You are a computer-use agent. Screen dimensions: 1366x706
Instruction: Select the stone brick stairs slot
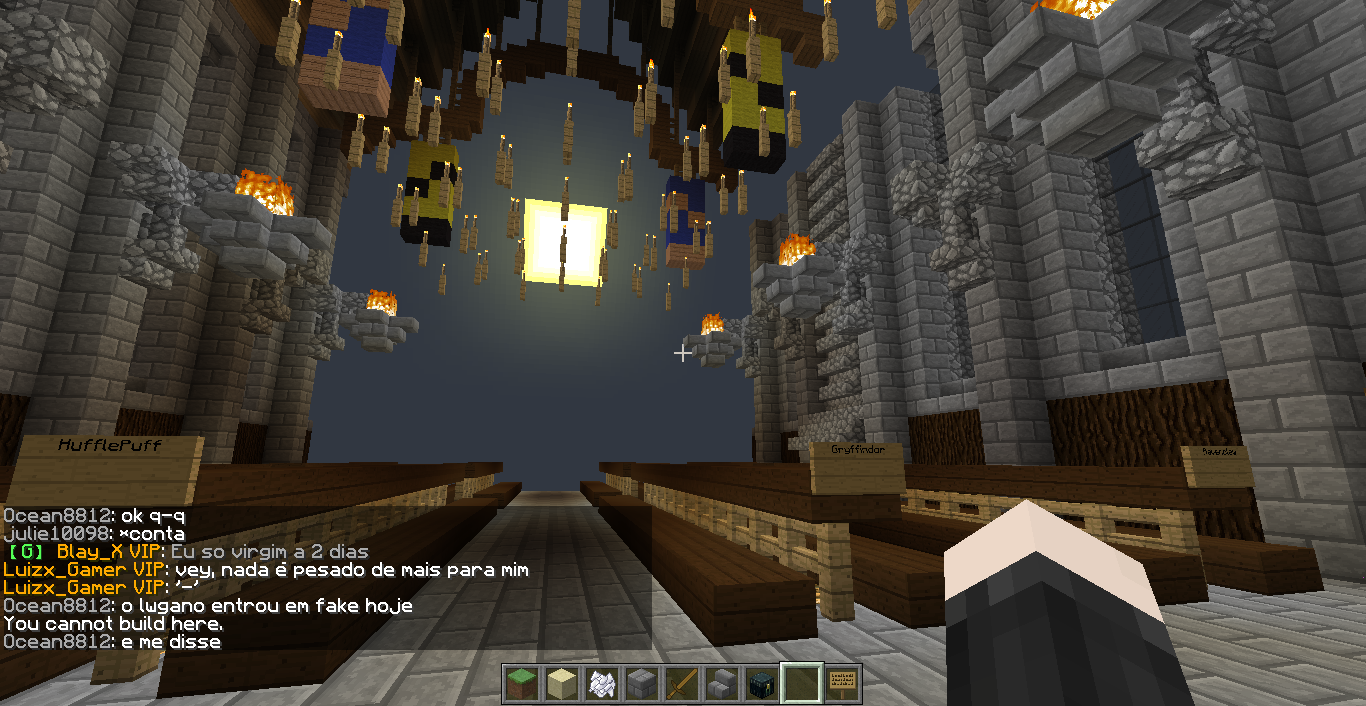pyautogui.click(x=721, y=684)
